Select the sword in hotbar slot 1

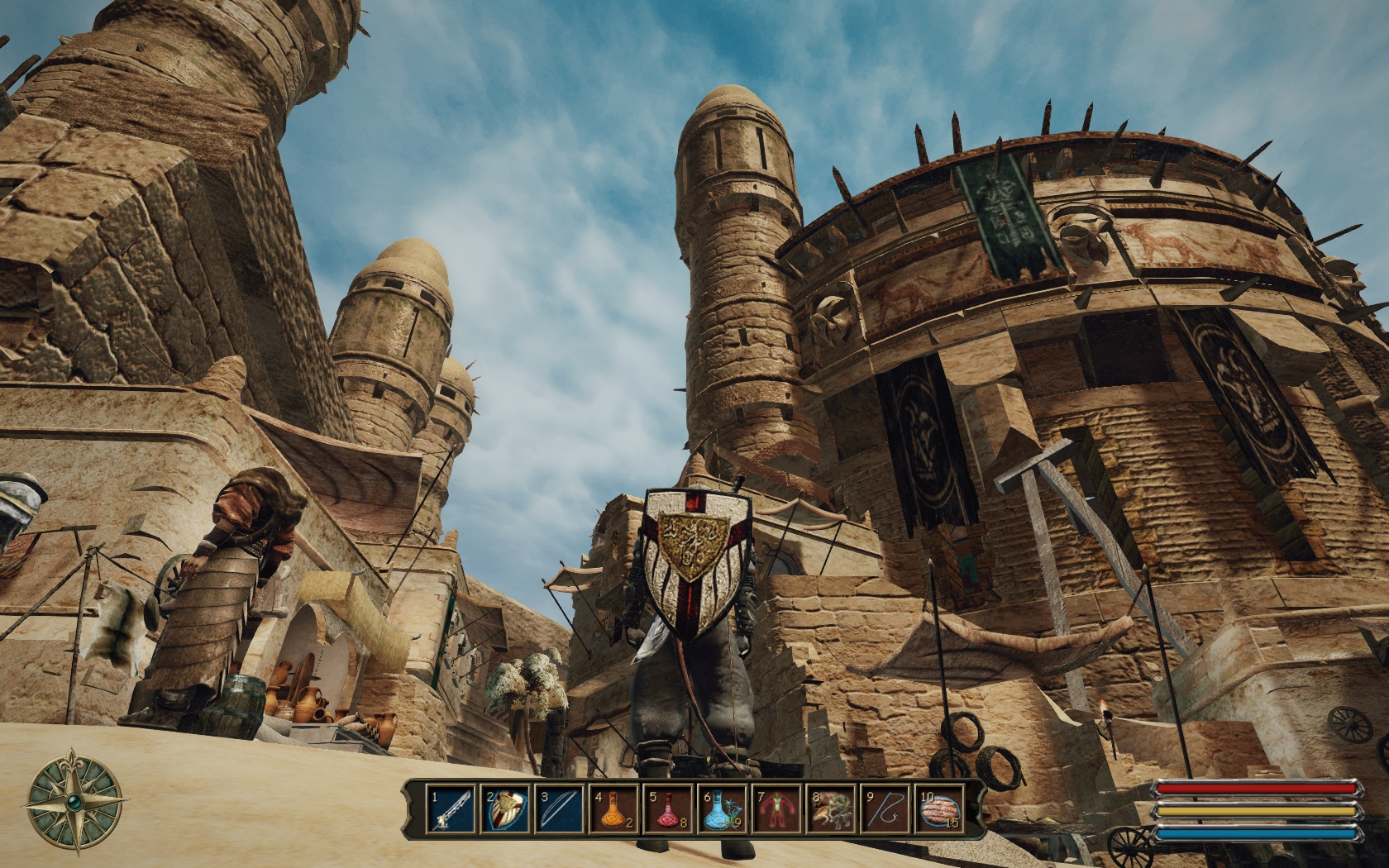tap(451, 809)
